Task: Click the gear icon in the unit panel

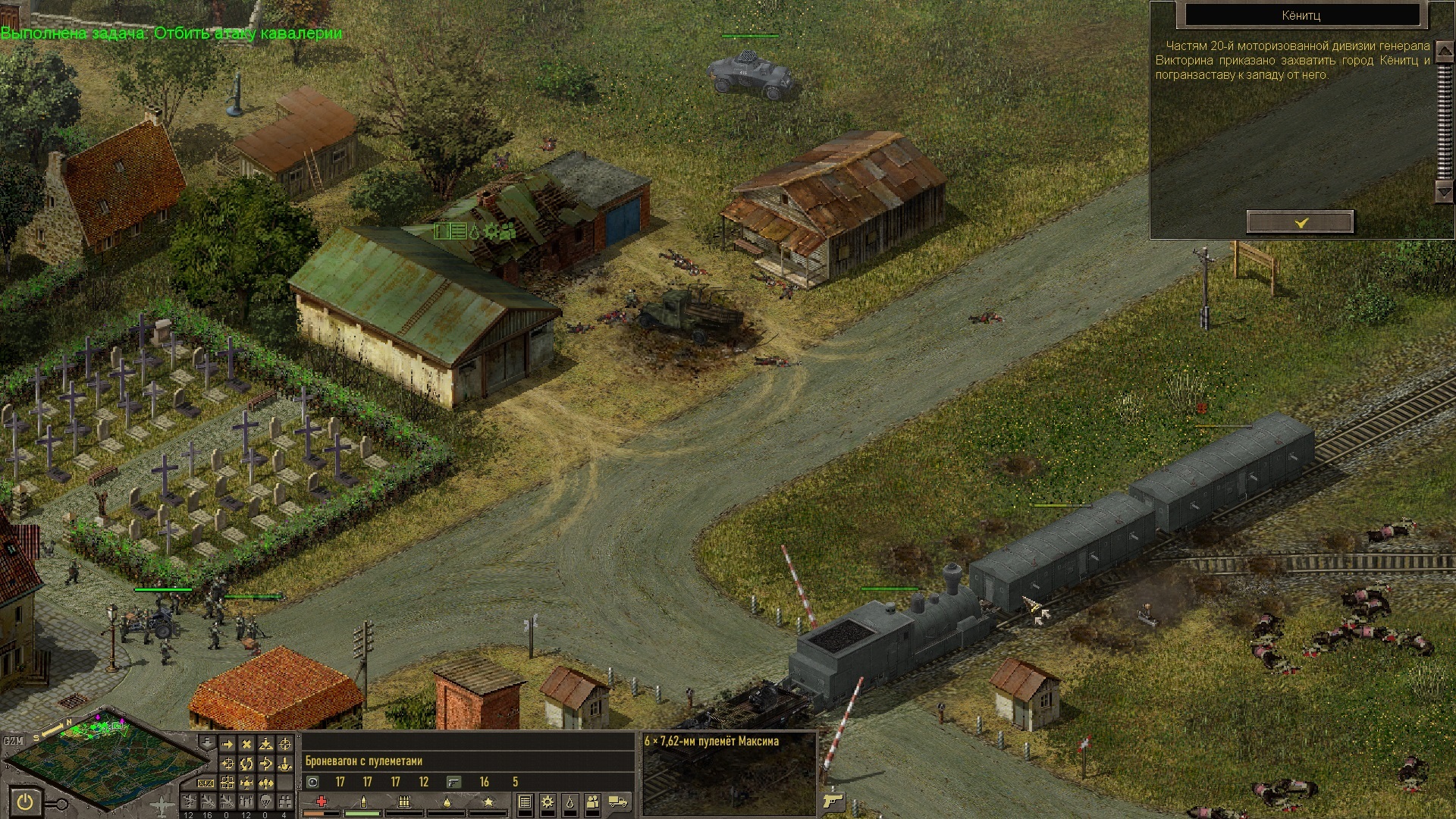Action: click(547, 802)
